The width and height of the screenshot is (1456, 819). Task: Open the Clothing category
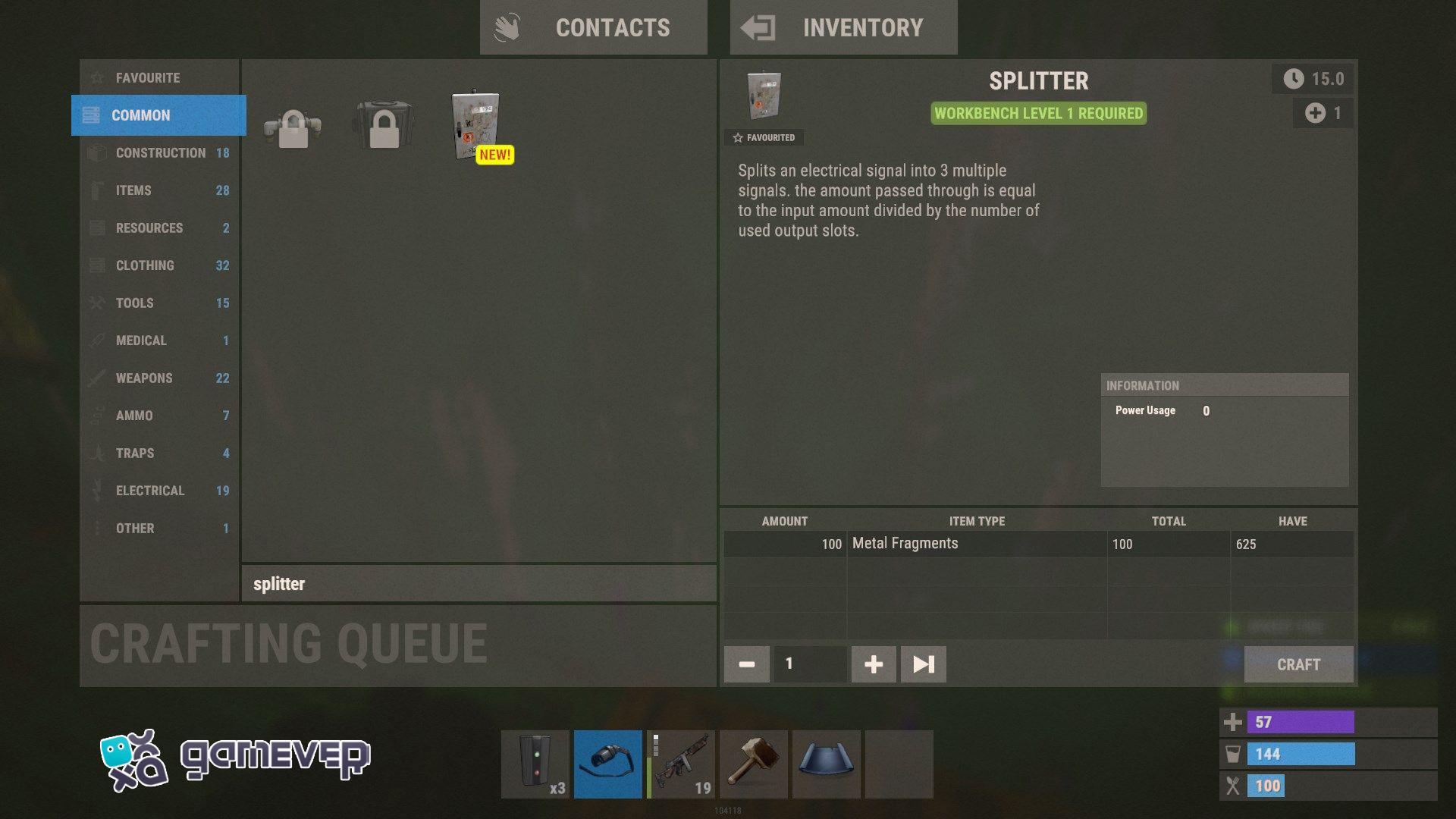(x=158, y=265)
